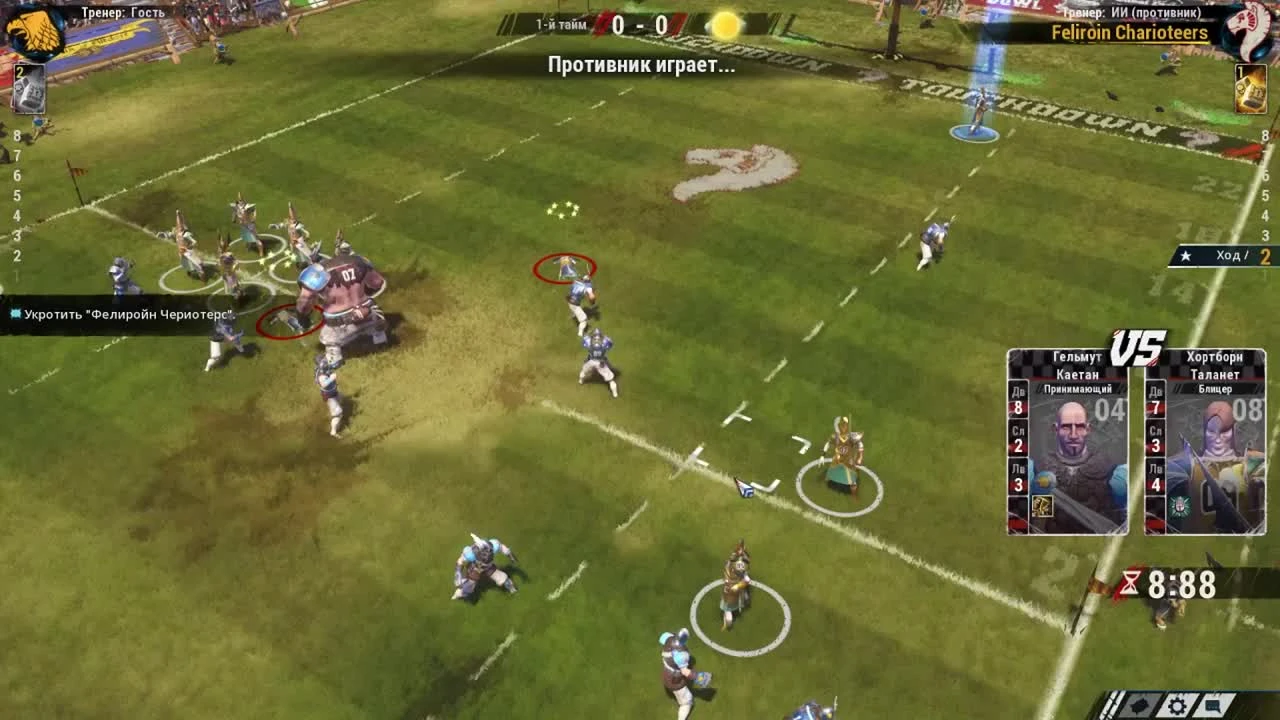
Task: Open the chat bubble icon
Action: tap(1213, 704)
